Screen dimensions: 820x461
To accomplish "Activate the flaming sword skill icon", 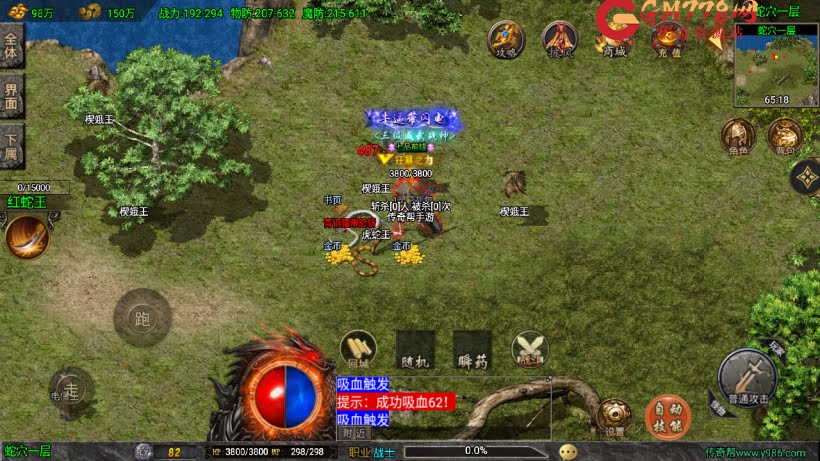I will [x=27, y=236].
